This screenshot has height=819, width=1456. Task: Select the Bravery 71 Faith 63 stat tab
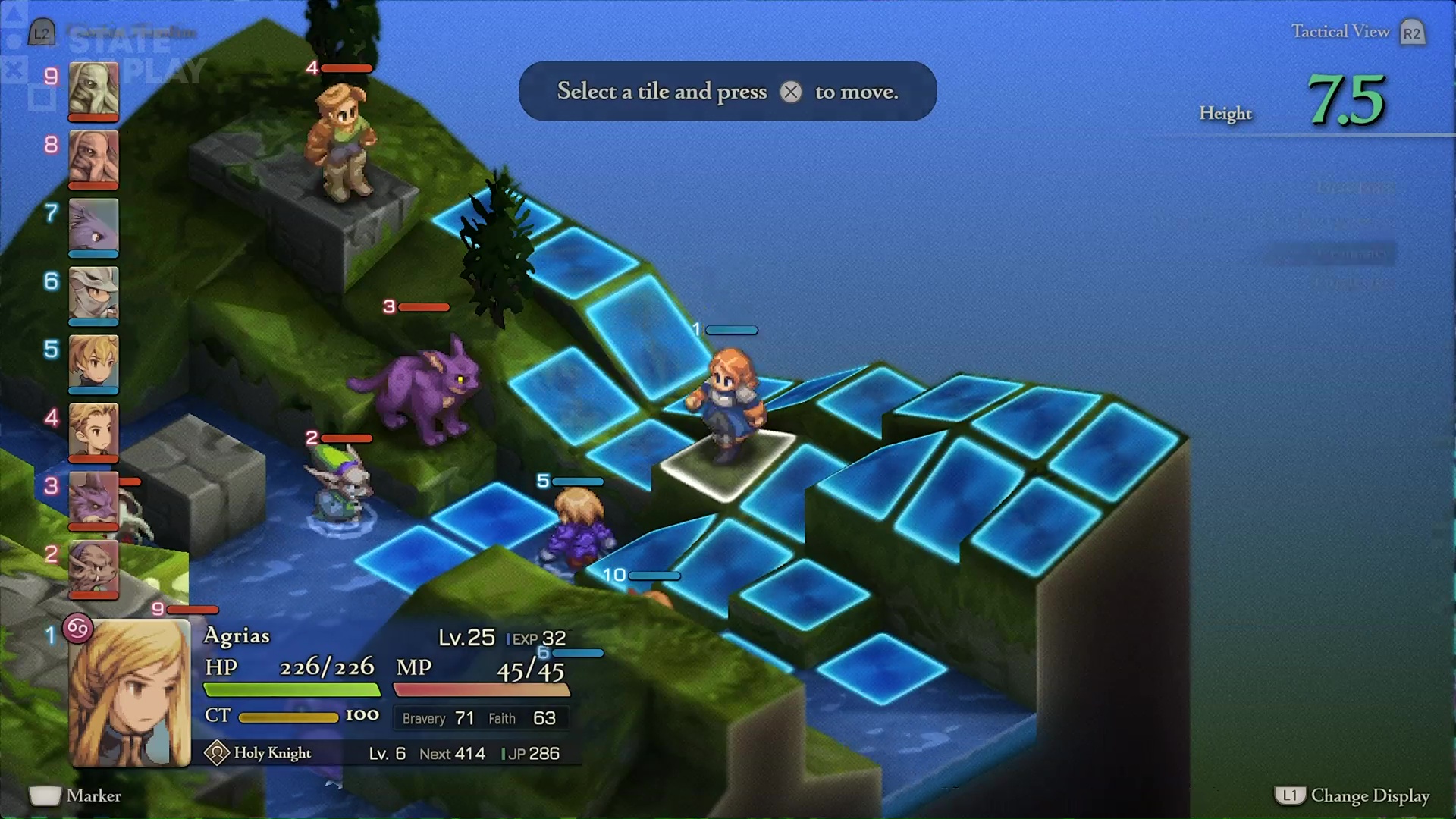click(x=482, y=717)
